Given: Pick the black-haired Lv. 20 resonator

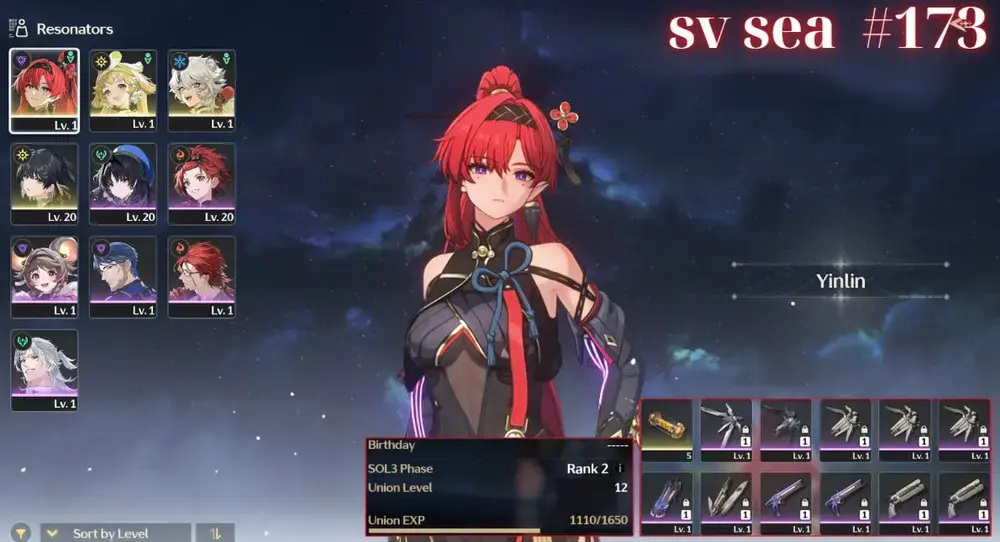Looking at the screenshot, I should point(44,183).
